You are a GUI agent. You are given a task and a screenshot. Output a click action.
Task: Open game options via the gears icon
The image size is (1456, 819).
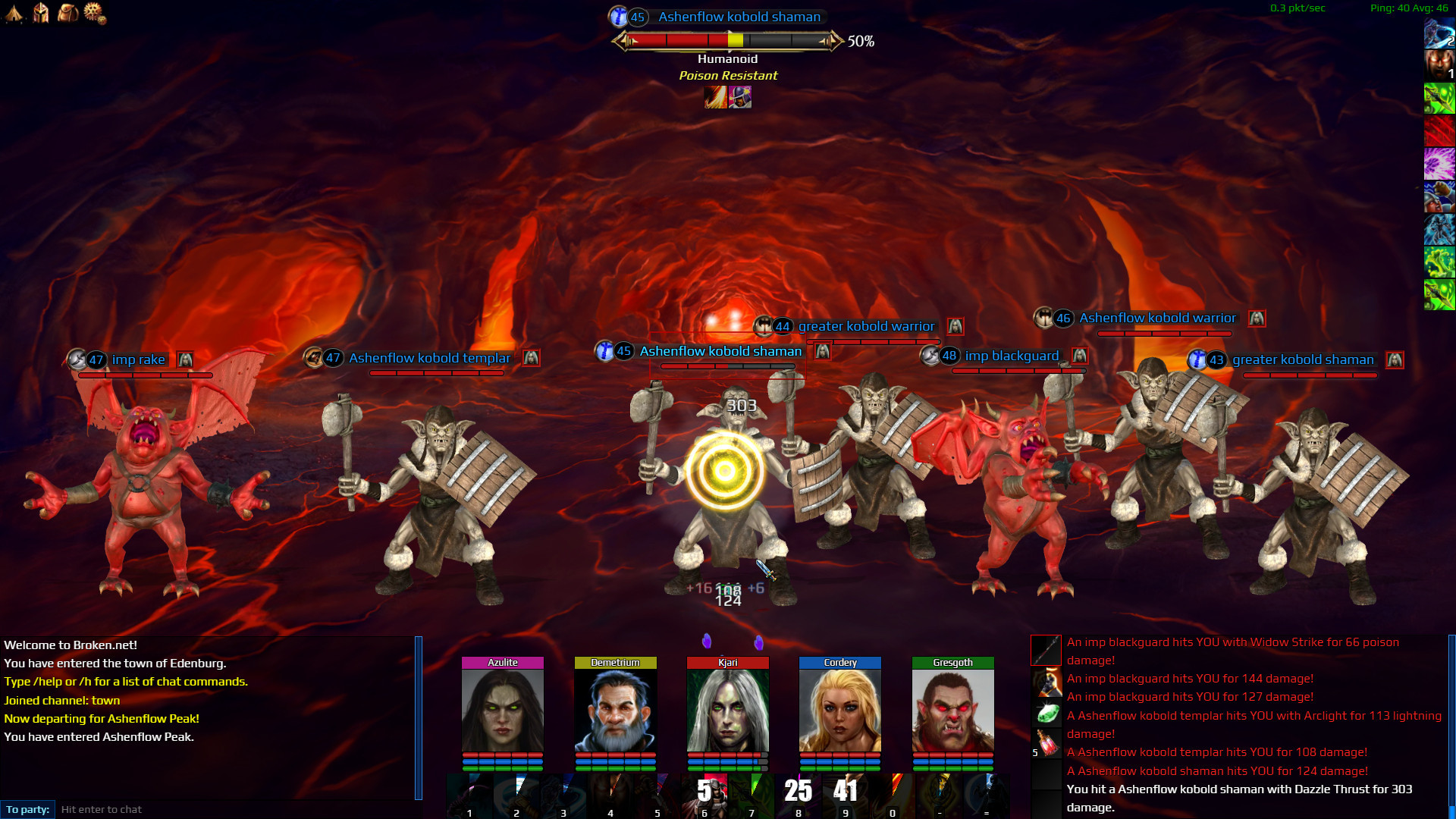pos(93,14)
